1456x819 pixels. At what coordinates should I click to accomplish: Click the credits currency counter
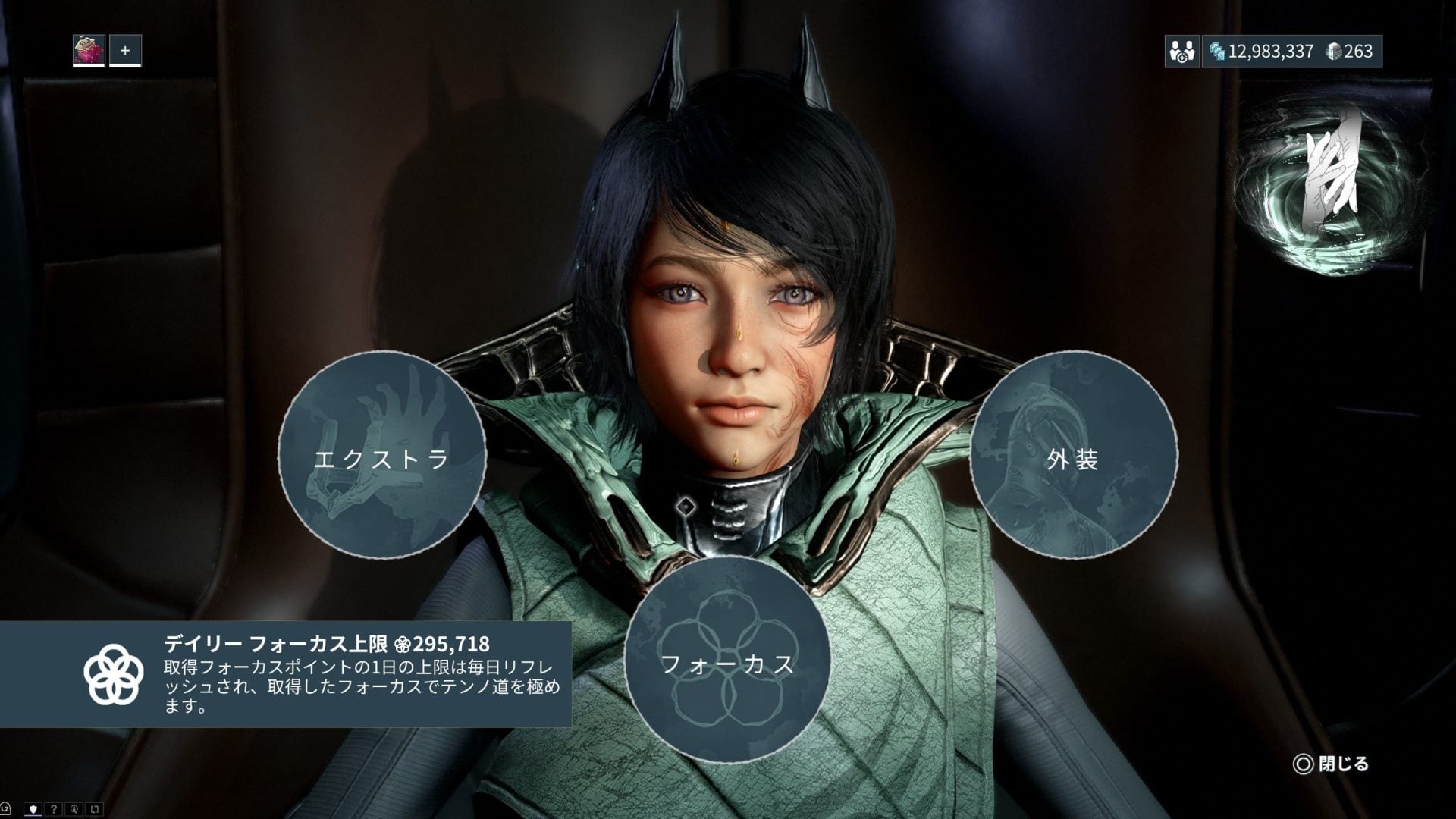pos(1262,52)
